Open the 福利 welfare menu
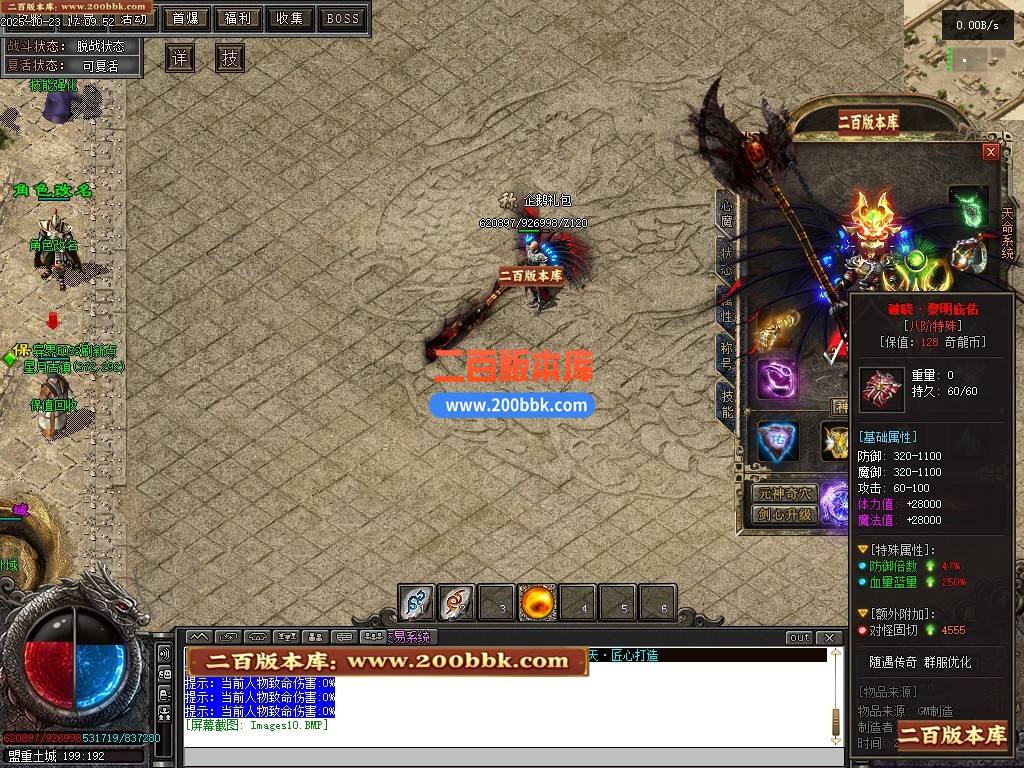1024x768 pixels. (x=238, y=18)
